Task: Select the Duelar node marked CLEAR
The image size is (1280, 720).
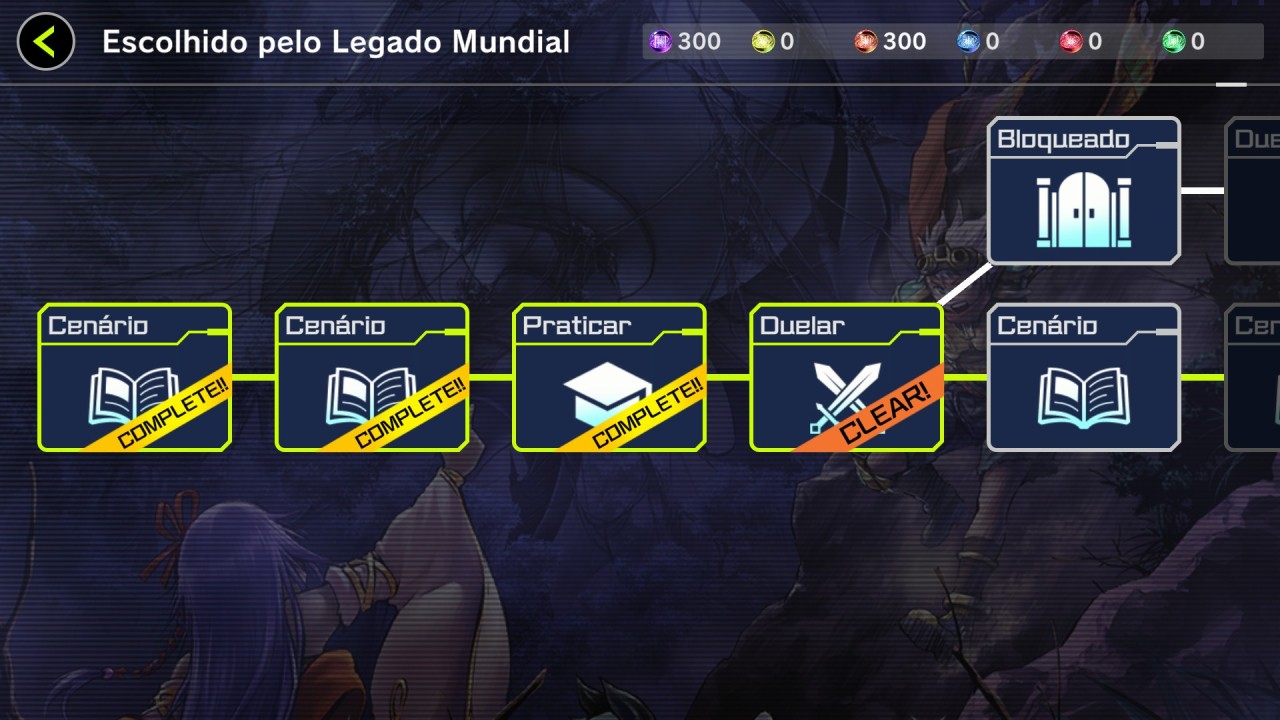Action: tap(846, 378)
